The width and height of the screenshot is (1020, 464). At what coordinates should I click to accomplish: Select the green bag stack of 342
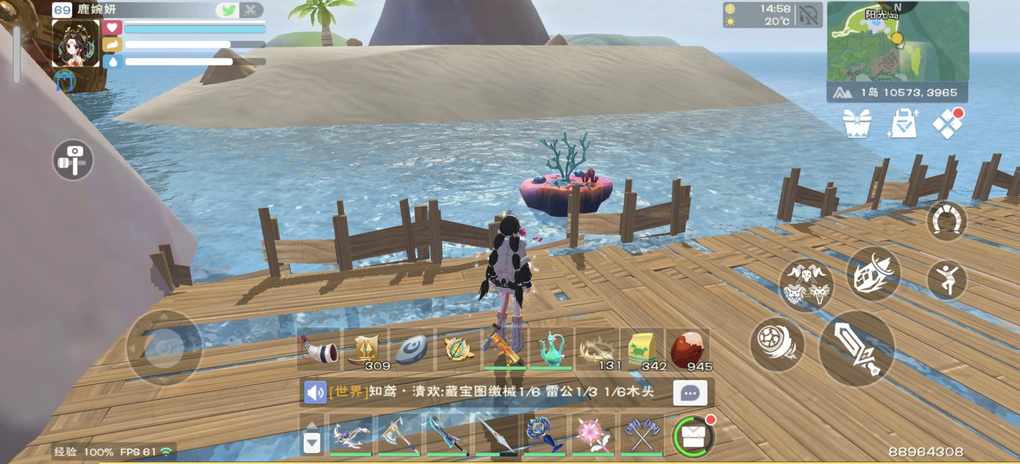click(x=642, y=350)
